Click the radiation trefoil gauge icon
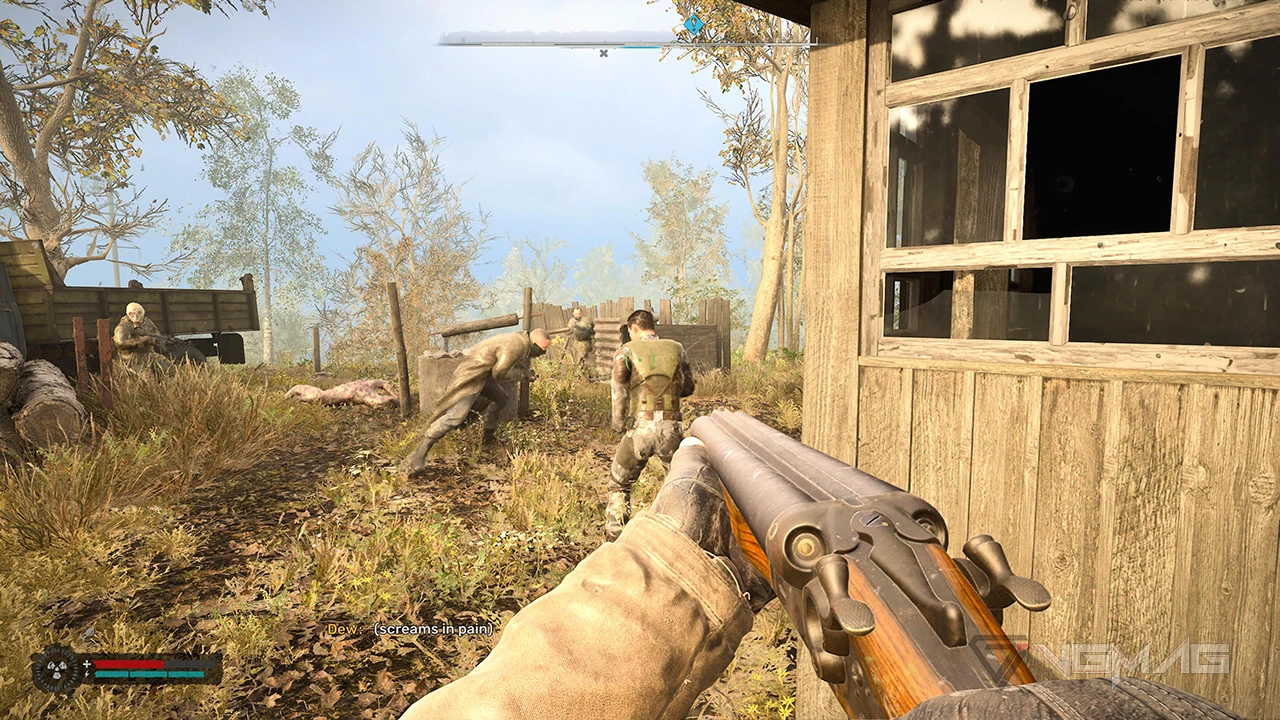 (55, 669)
